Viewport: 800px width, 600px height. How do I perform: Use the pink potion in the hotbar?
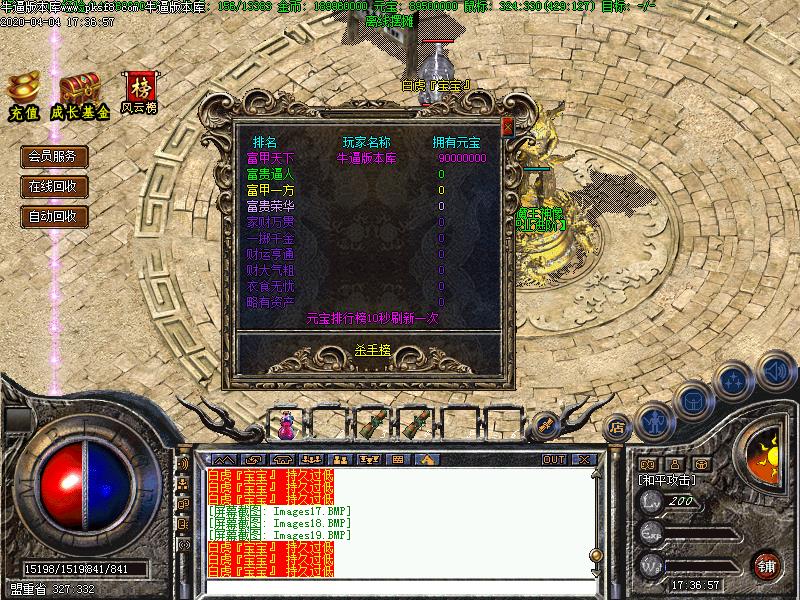(x=287, y=426)
